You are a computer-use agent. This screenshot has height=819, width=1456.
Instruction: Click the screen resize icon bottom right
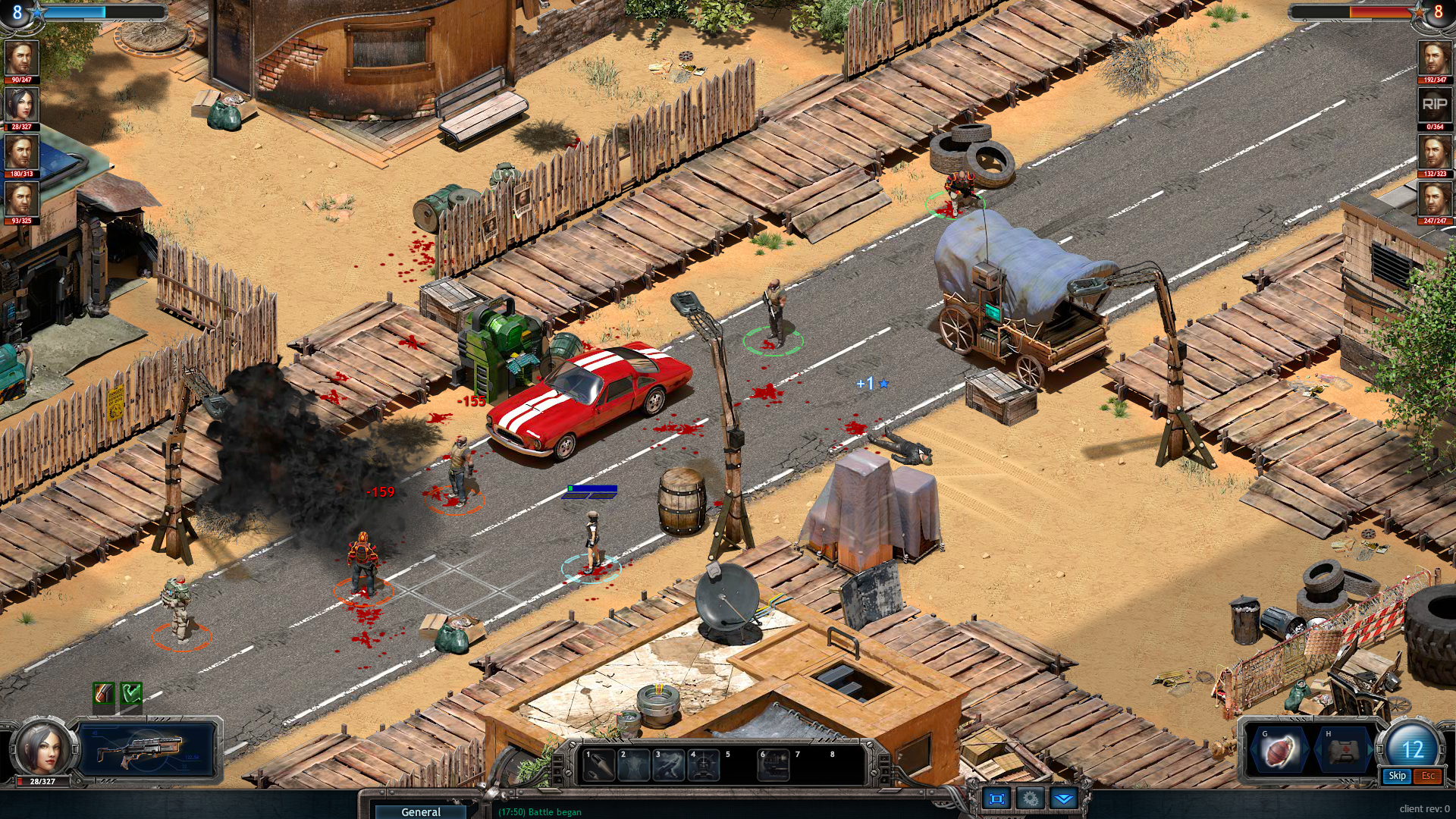(x=996, y=799)
